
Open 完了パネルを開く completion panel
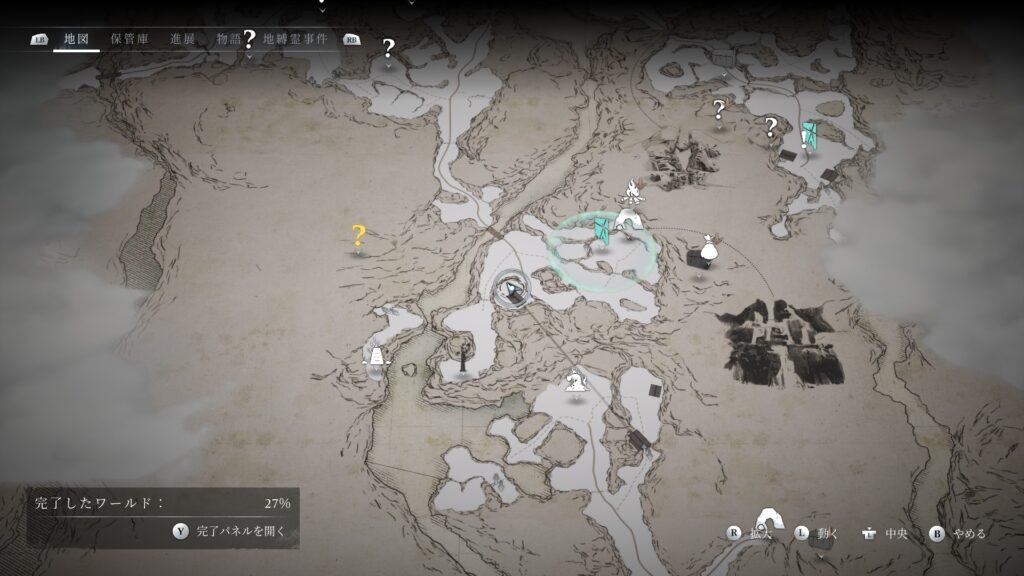coord(232,532)
